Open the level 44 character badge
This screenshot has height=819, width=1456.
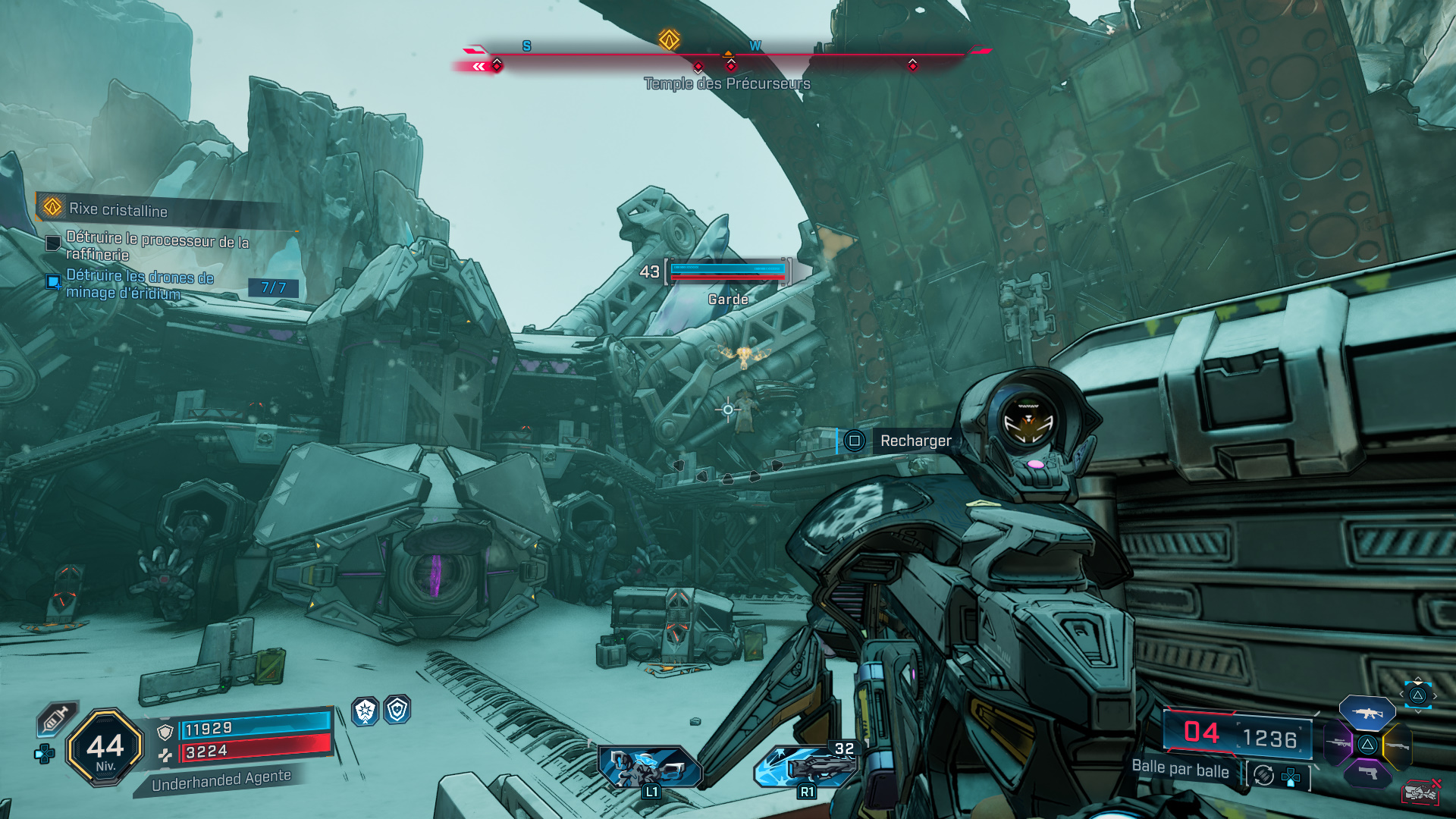105,748
